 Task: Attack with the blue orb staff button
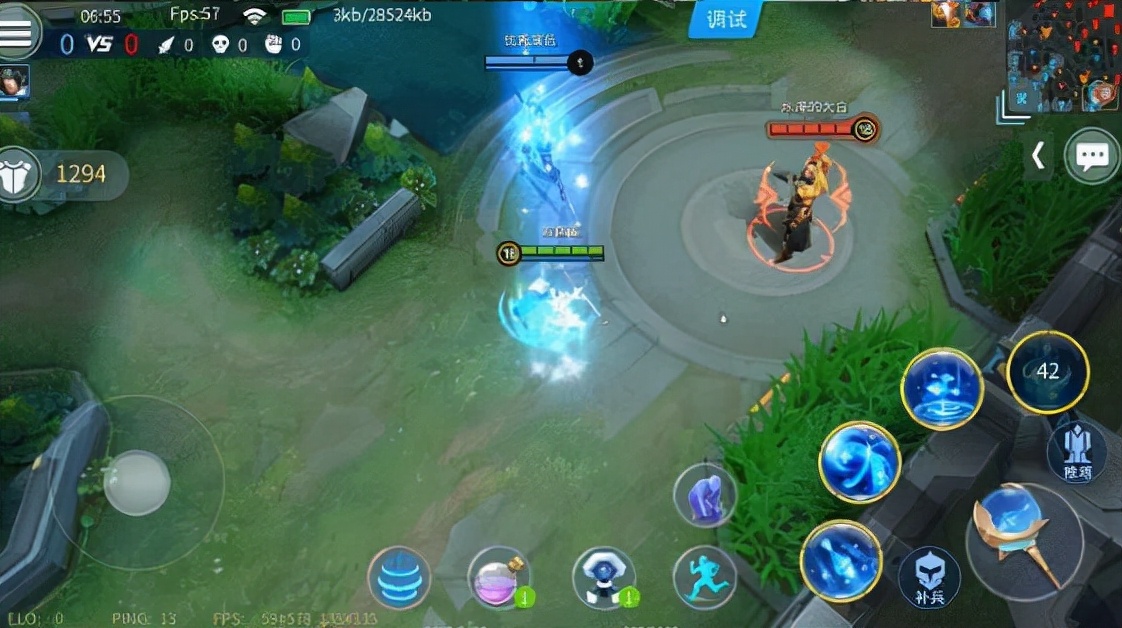(x=1024, y=541)
